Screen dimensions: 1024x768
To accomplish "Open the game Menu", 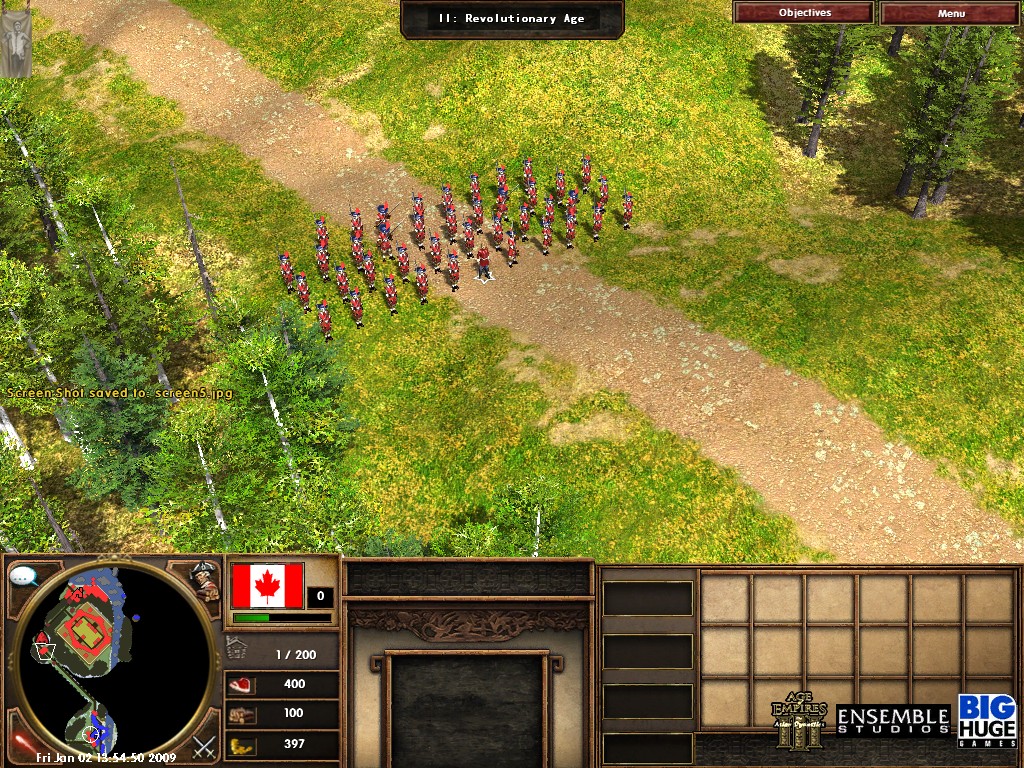I will click(951, 13).
